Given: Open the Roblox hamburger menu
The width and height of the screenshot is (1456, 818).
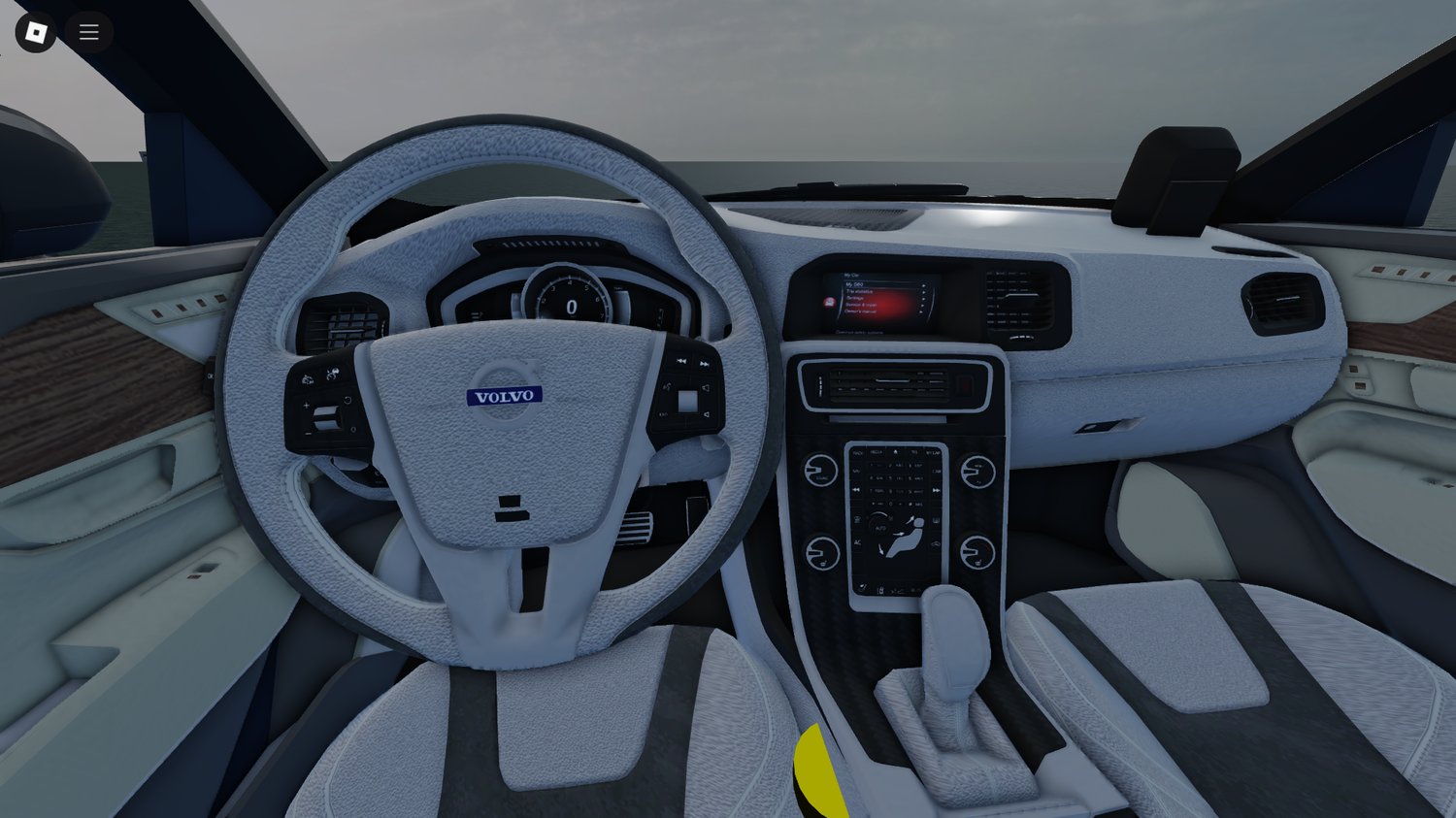Looking at the screenshot, I should tap(89, 31).
